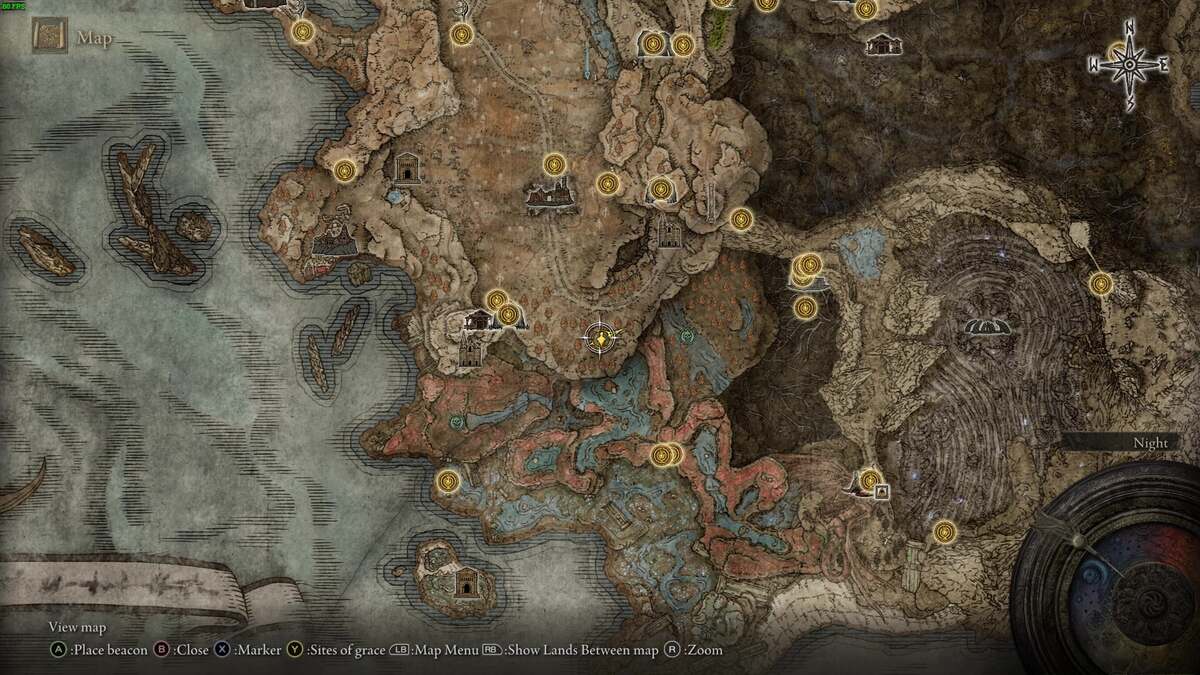
Task: Choose the site of grace beside the compass
Action: [1118, 52]
